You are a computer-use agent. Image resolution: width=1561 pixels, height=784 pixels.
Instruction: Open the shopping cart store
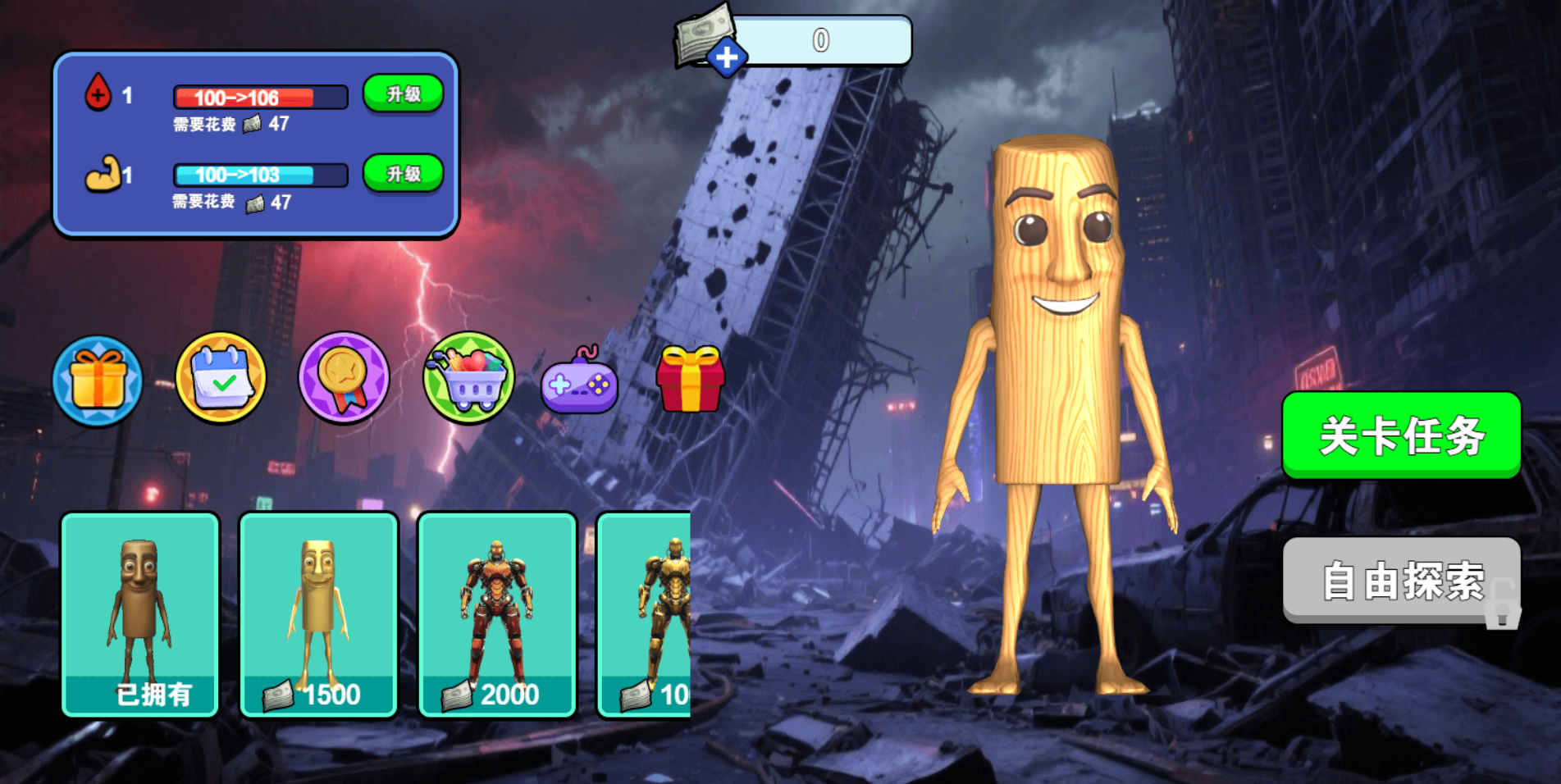(468, 378)
